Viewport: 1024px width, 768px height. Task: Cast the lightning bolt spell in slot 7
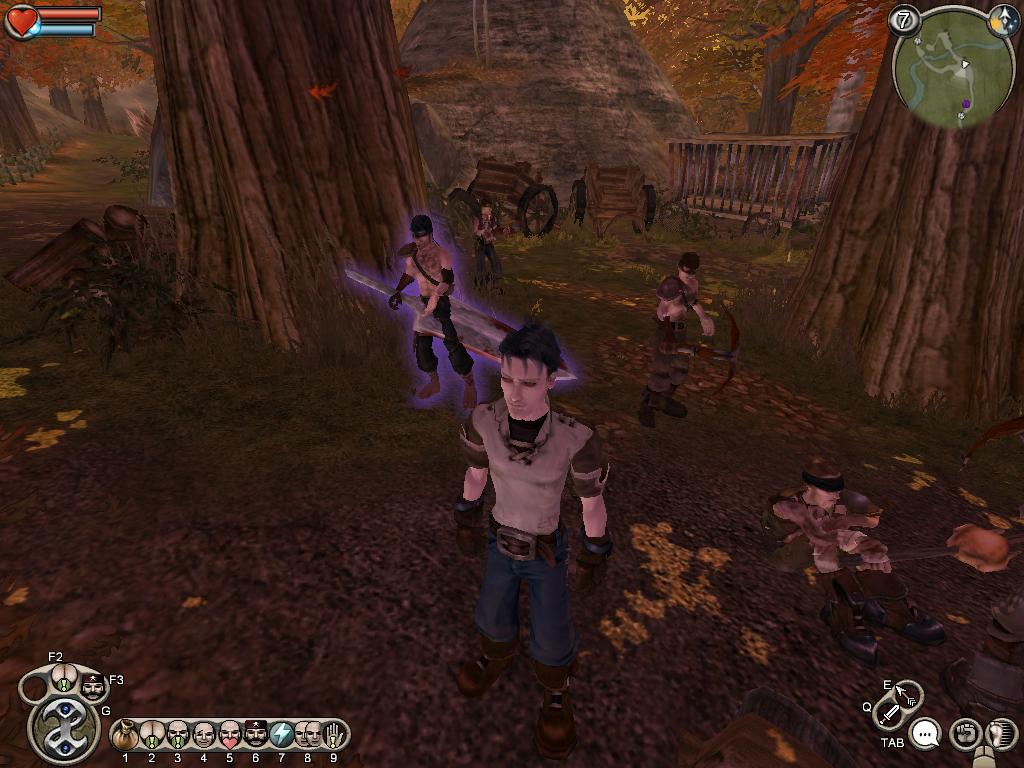coord(282,736)
